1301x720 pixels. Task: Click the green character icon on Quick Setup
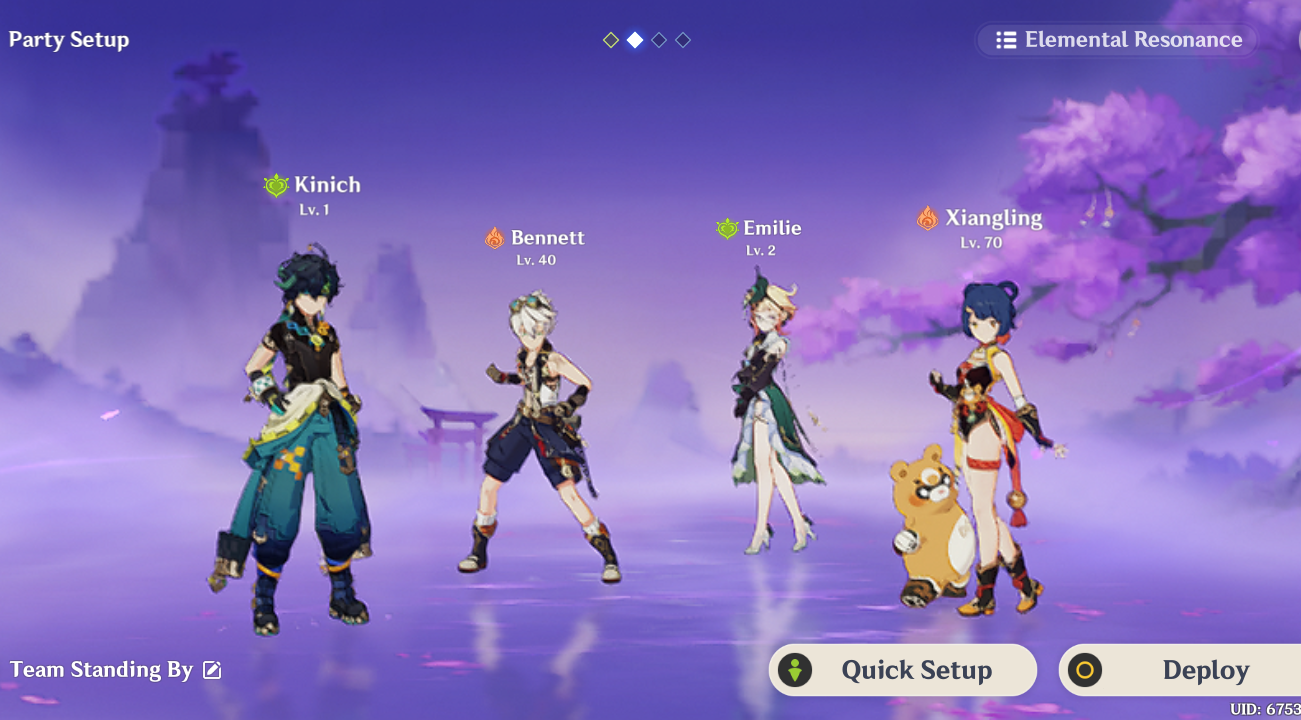point(793,670)
